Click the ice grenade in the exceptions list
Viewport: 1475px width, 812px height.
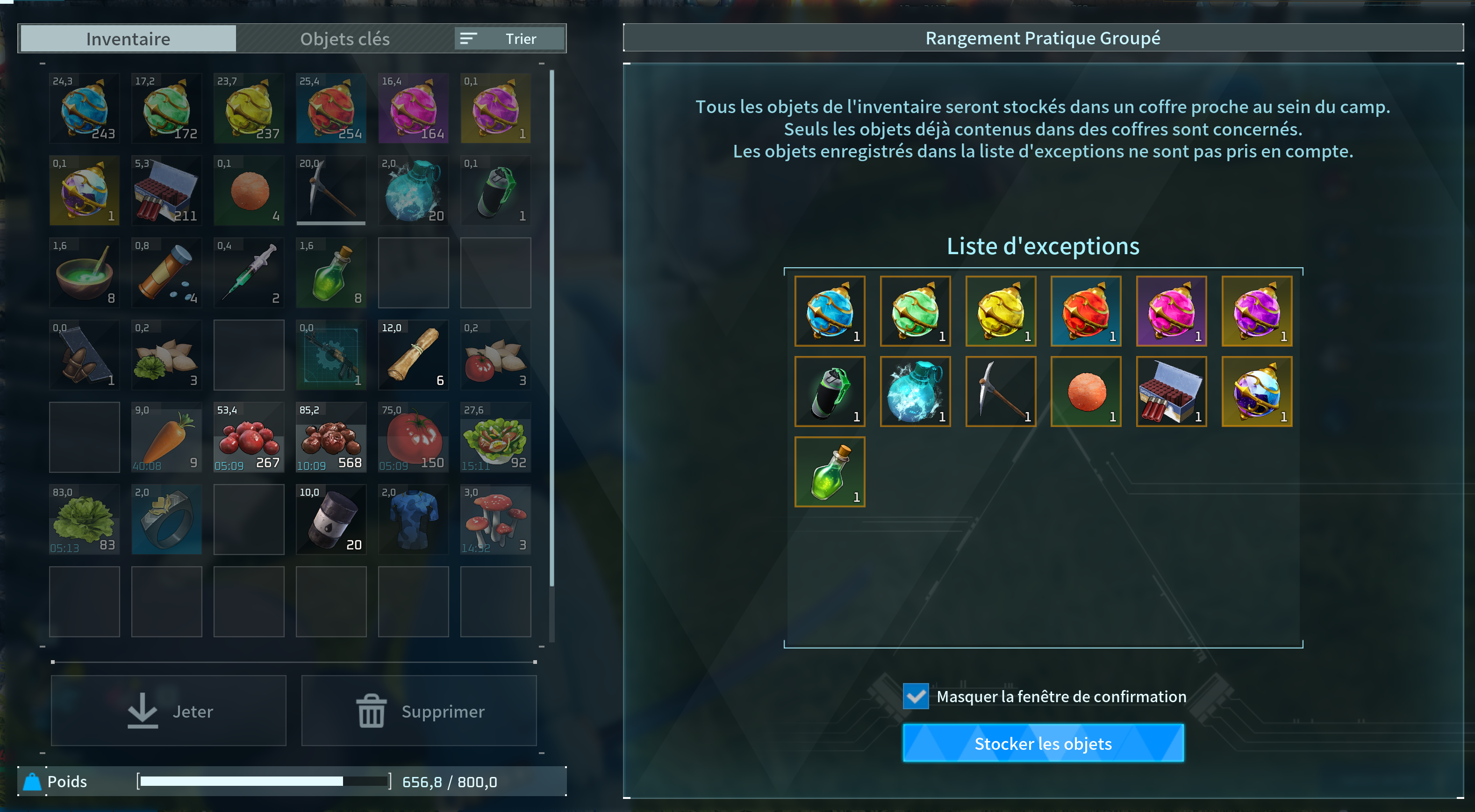915,392
